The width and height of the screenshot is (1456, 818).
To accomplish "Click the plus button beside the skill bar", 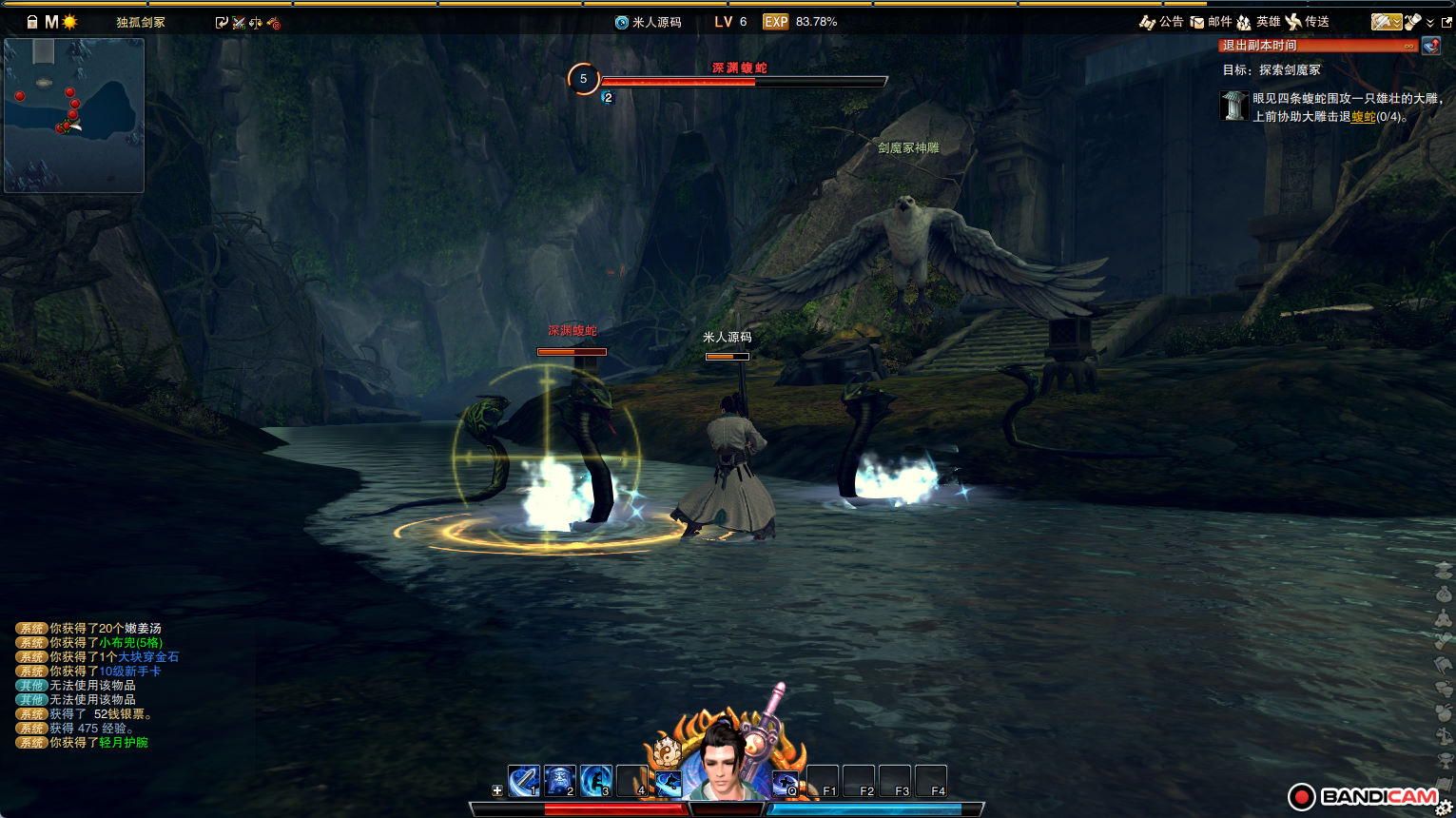I will coord(496,790).
